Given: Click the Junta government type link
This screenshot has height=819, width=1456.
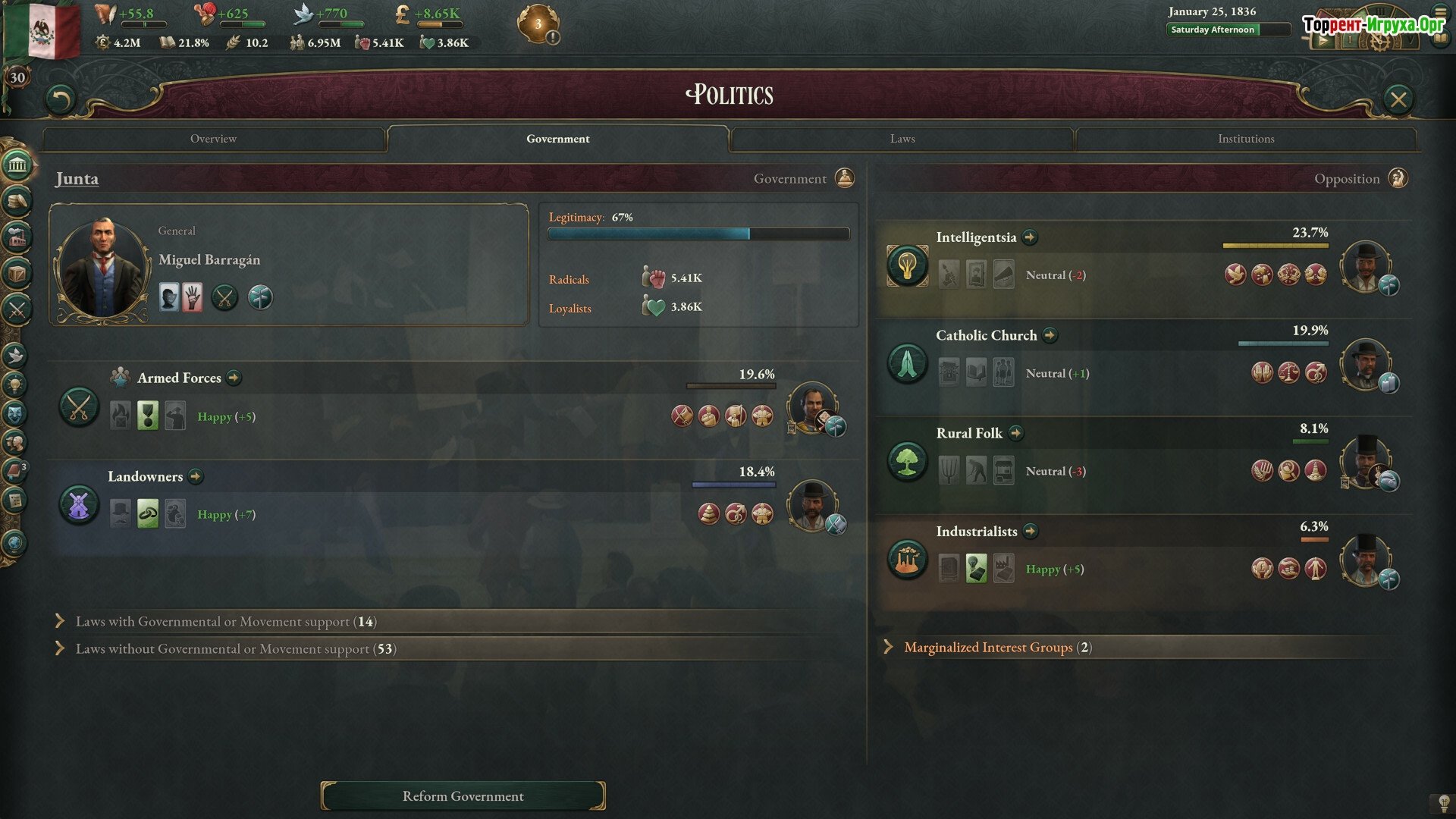Looking at the screenshot, I should [x=77, y=179].
